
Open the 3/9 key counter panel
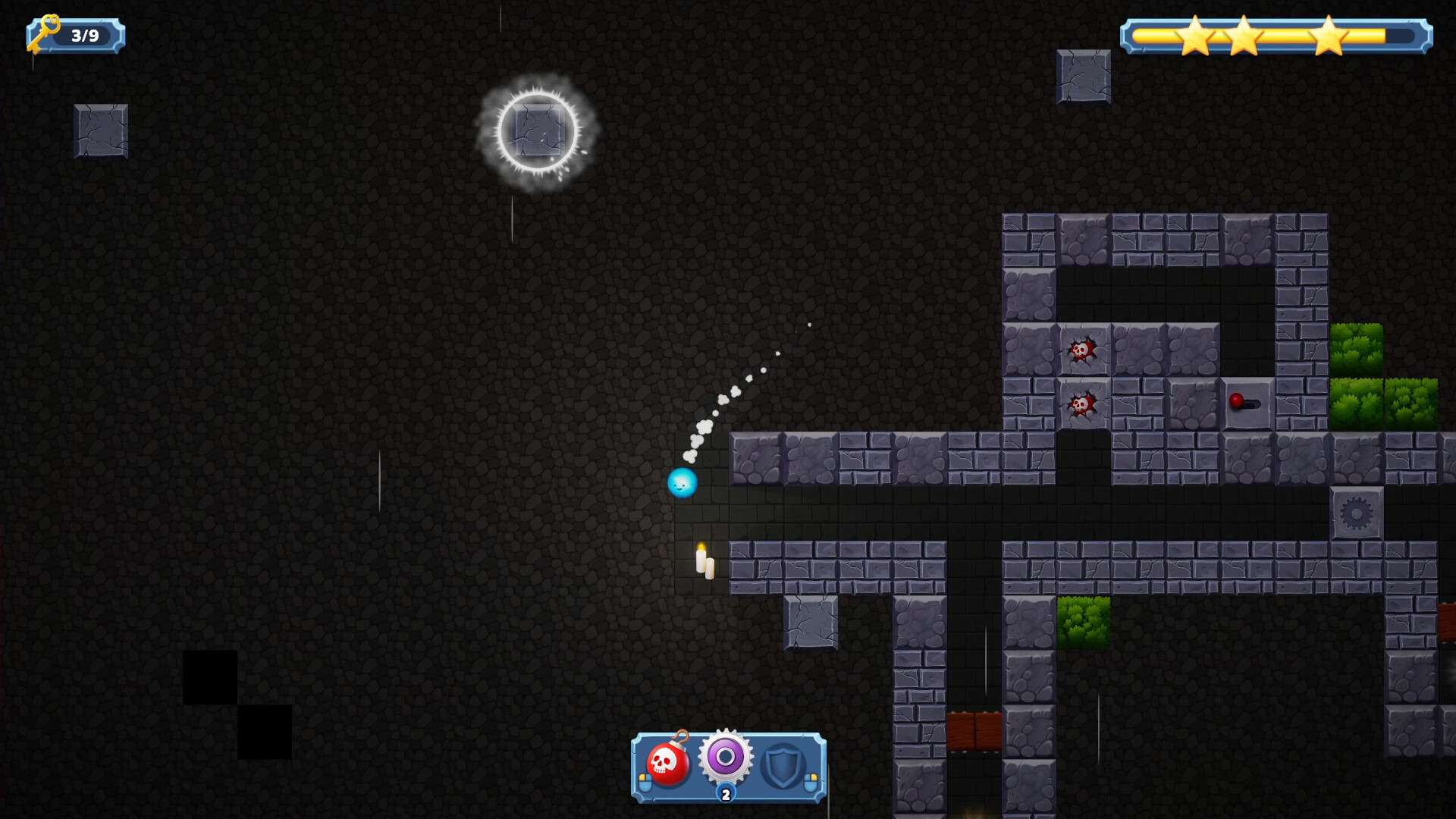(76, 33)
